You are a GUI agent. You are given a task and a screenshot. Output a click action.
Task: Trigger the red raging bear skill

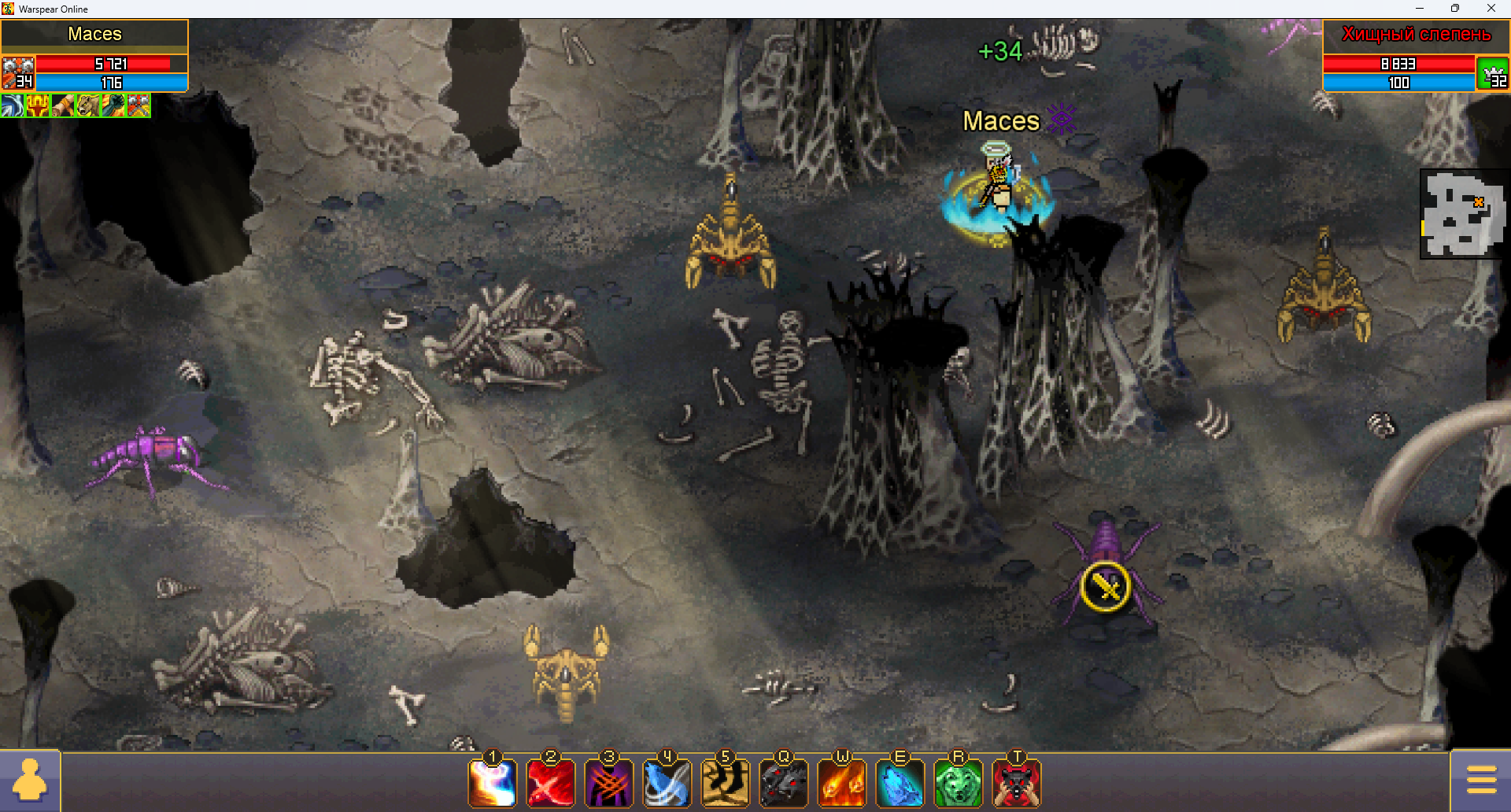pyautogui.click(x=1017, y=784)
